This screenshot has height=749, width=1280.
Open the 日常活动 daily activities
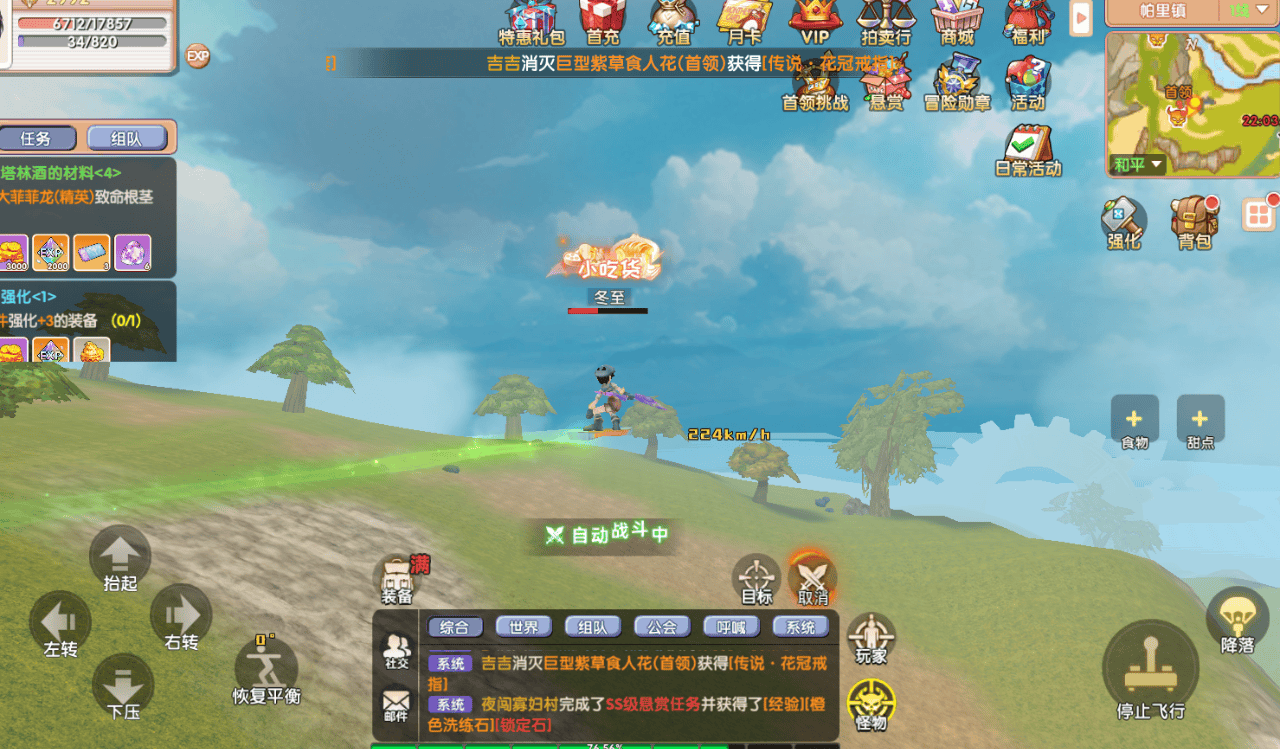(x=1028, y=150)
